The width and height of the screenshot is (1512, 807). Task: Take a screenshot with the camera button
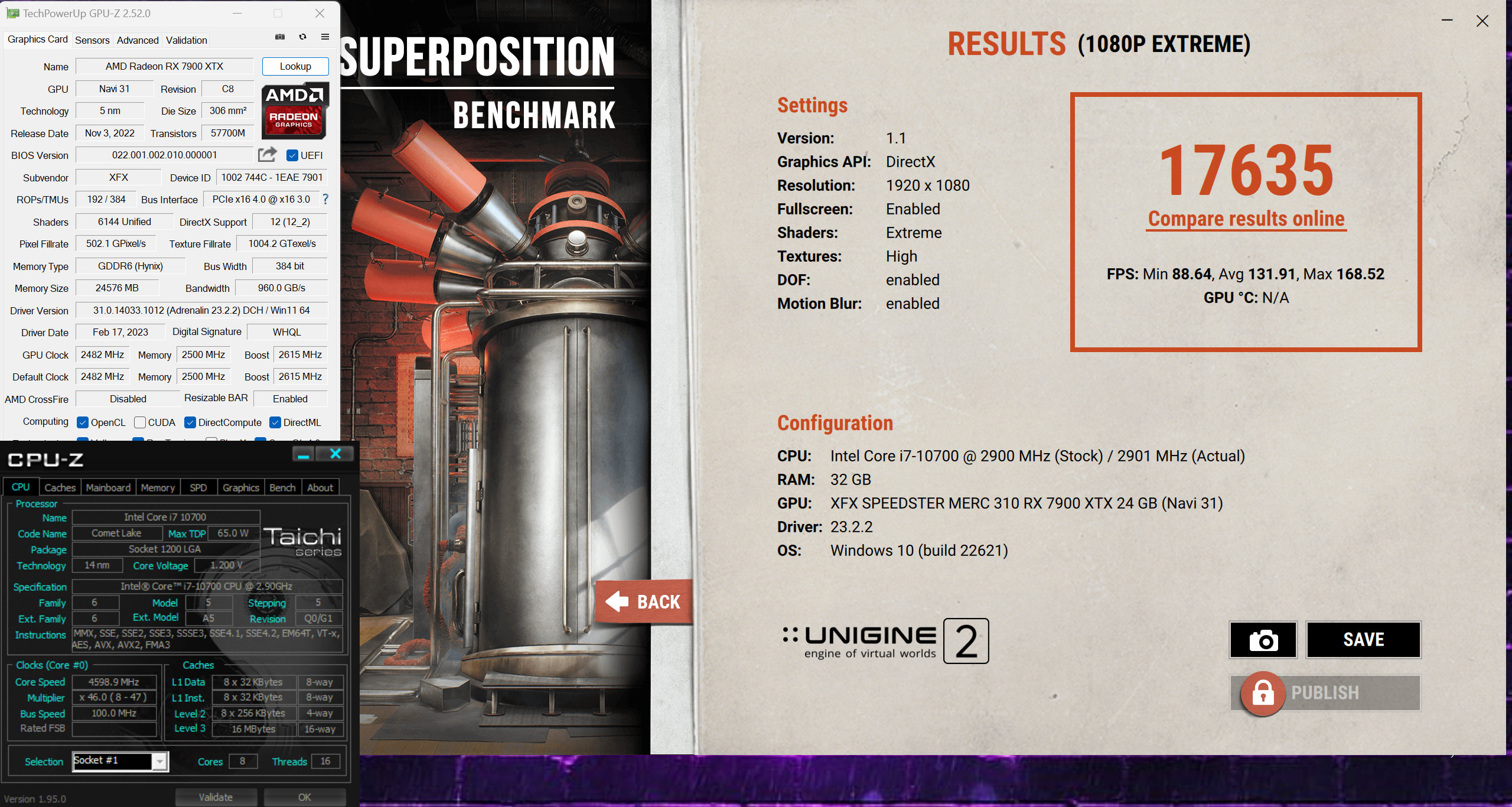pos(1263,640)
